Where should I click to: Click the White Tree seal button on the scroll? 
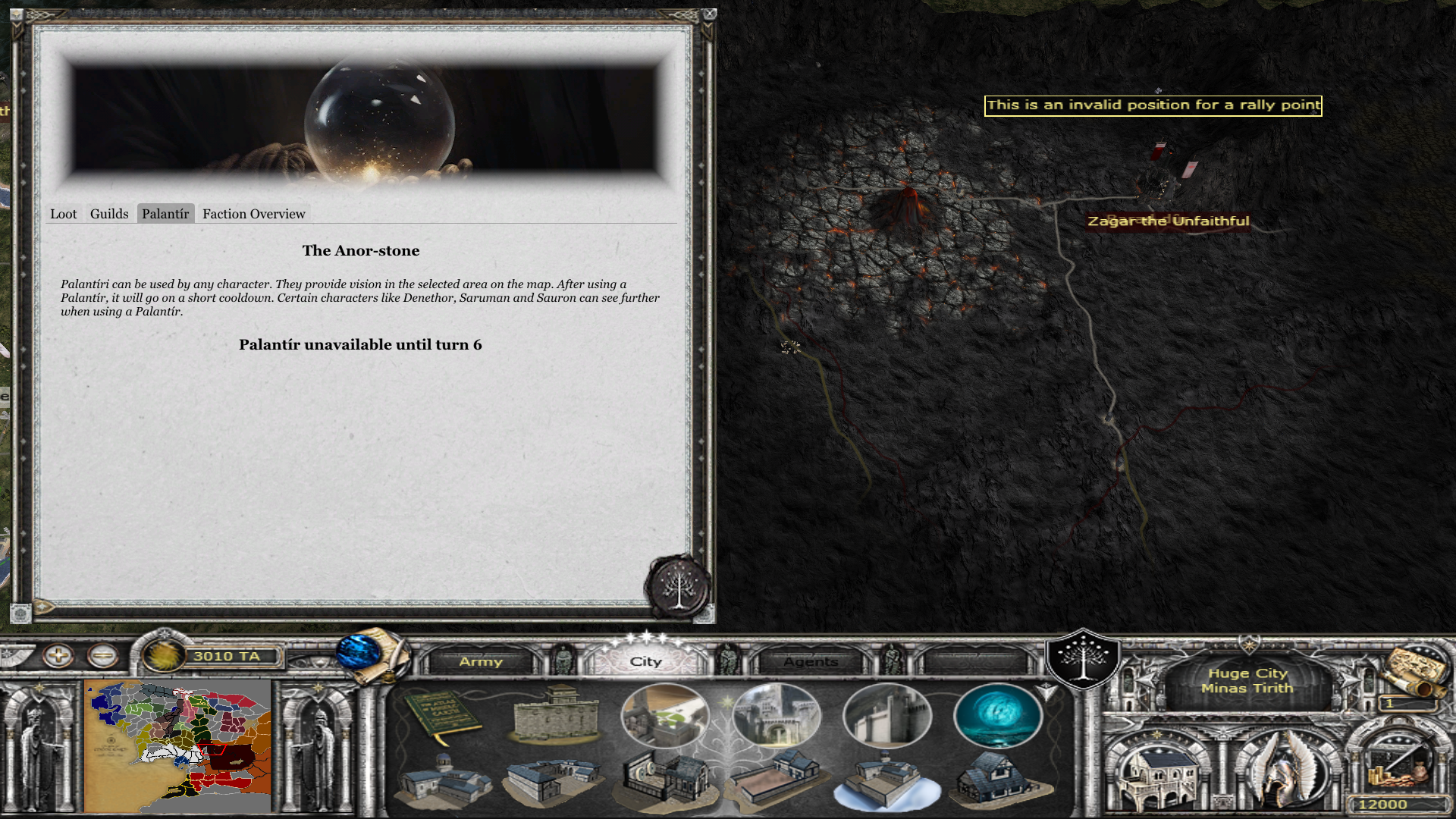(677, 587)
